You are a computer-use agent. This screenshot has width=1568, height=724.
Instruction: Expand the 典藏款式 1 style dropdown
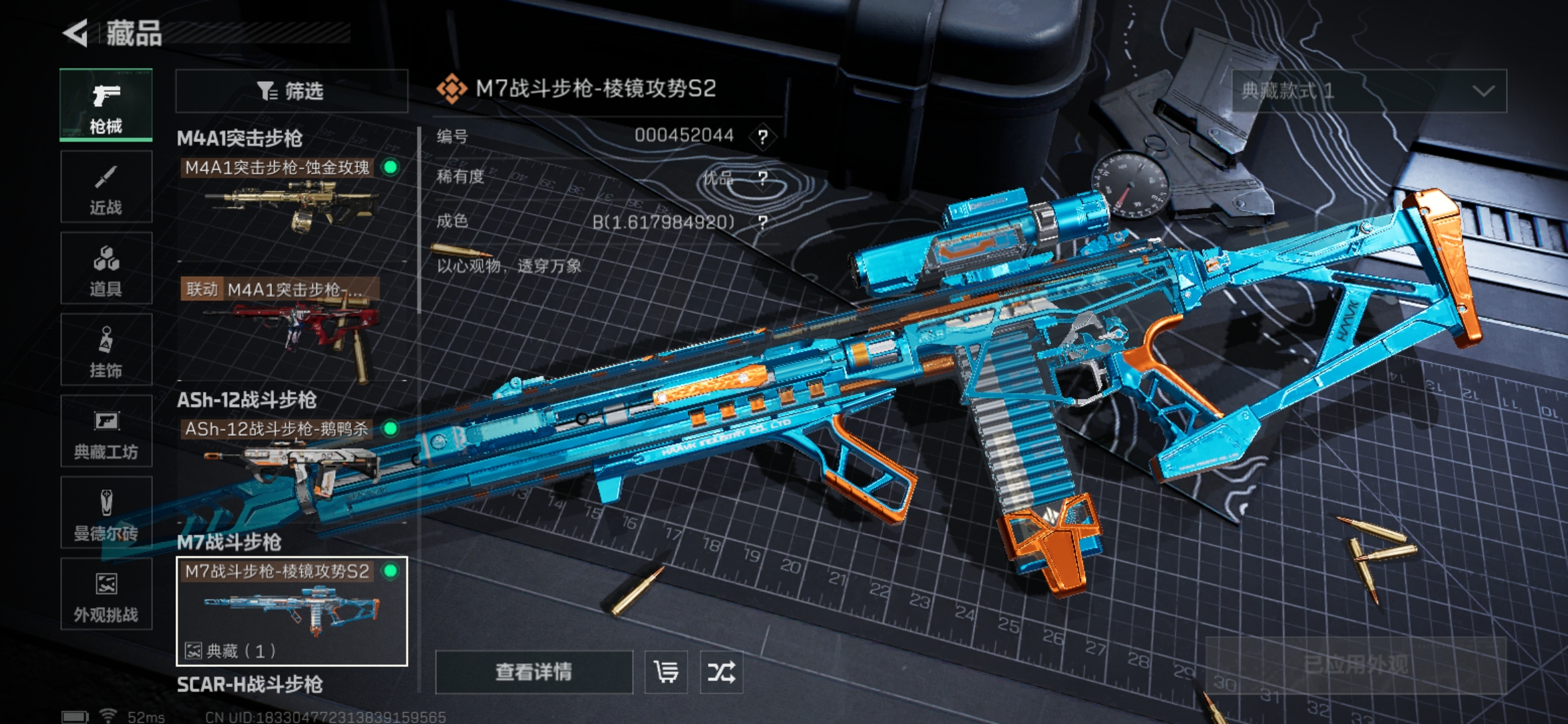click(x=1369, y=91)
